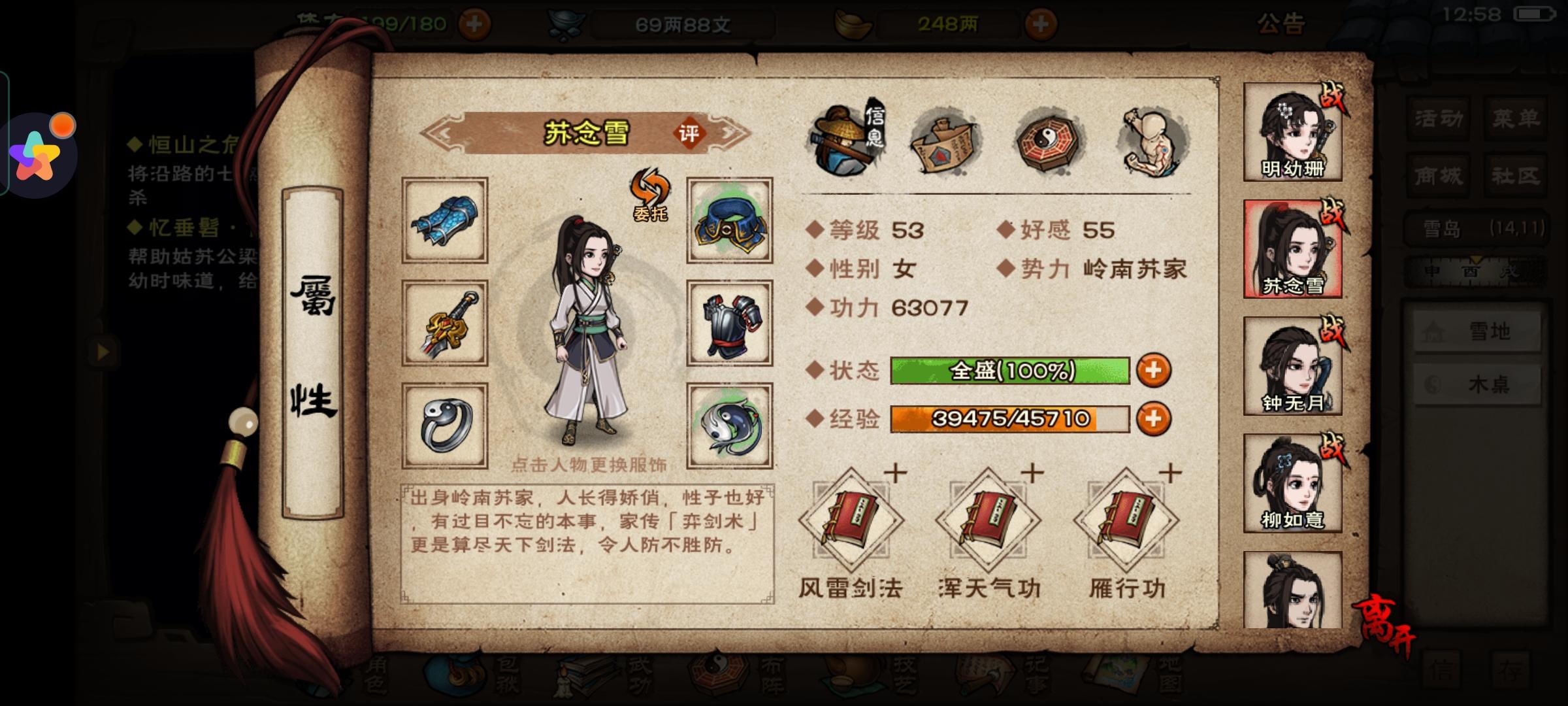Open the straw-hat 信息 character info icon

(x=849, y=141)
